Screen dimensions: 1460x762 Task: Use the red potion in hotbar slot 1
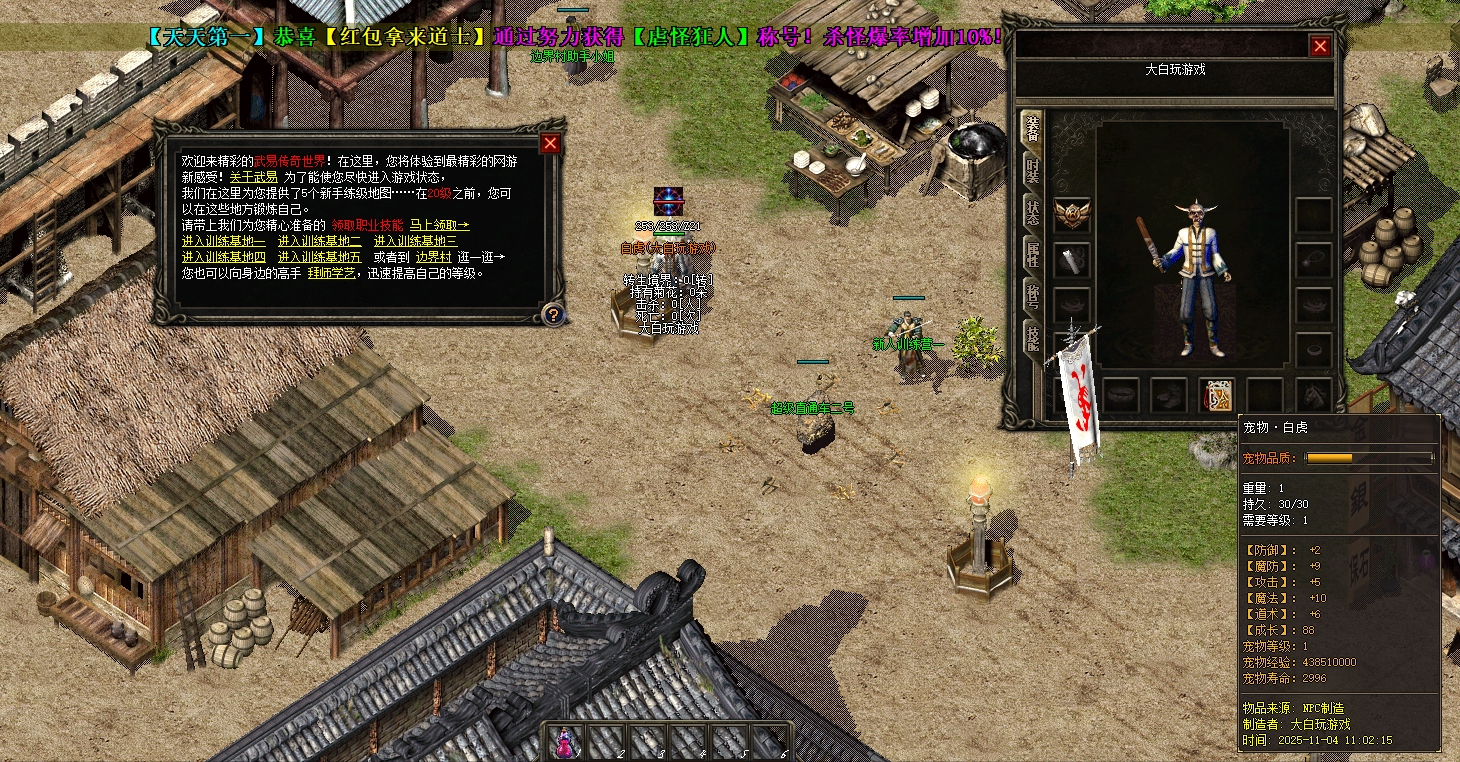point(564,742)
